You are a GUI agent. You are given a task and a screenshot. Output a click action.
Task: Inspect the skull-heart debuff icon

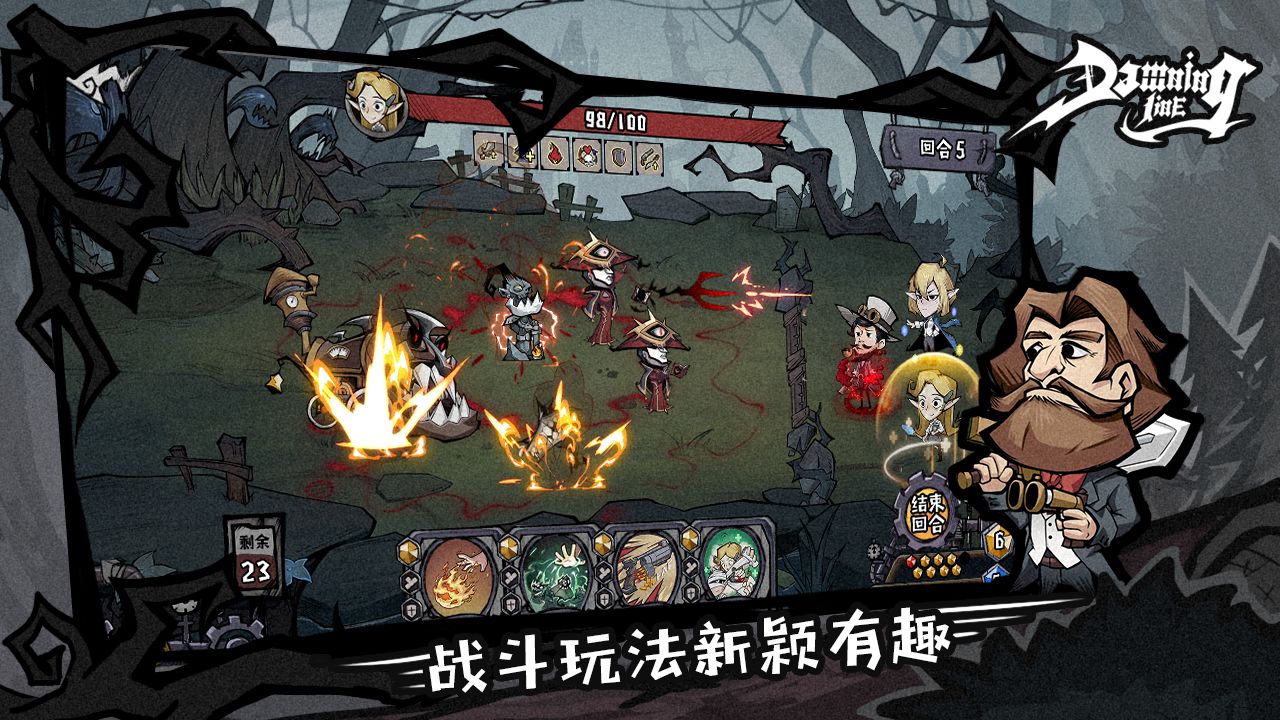(x=588, y=152)
